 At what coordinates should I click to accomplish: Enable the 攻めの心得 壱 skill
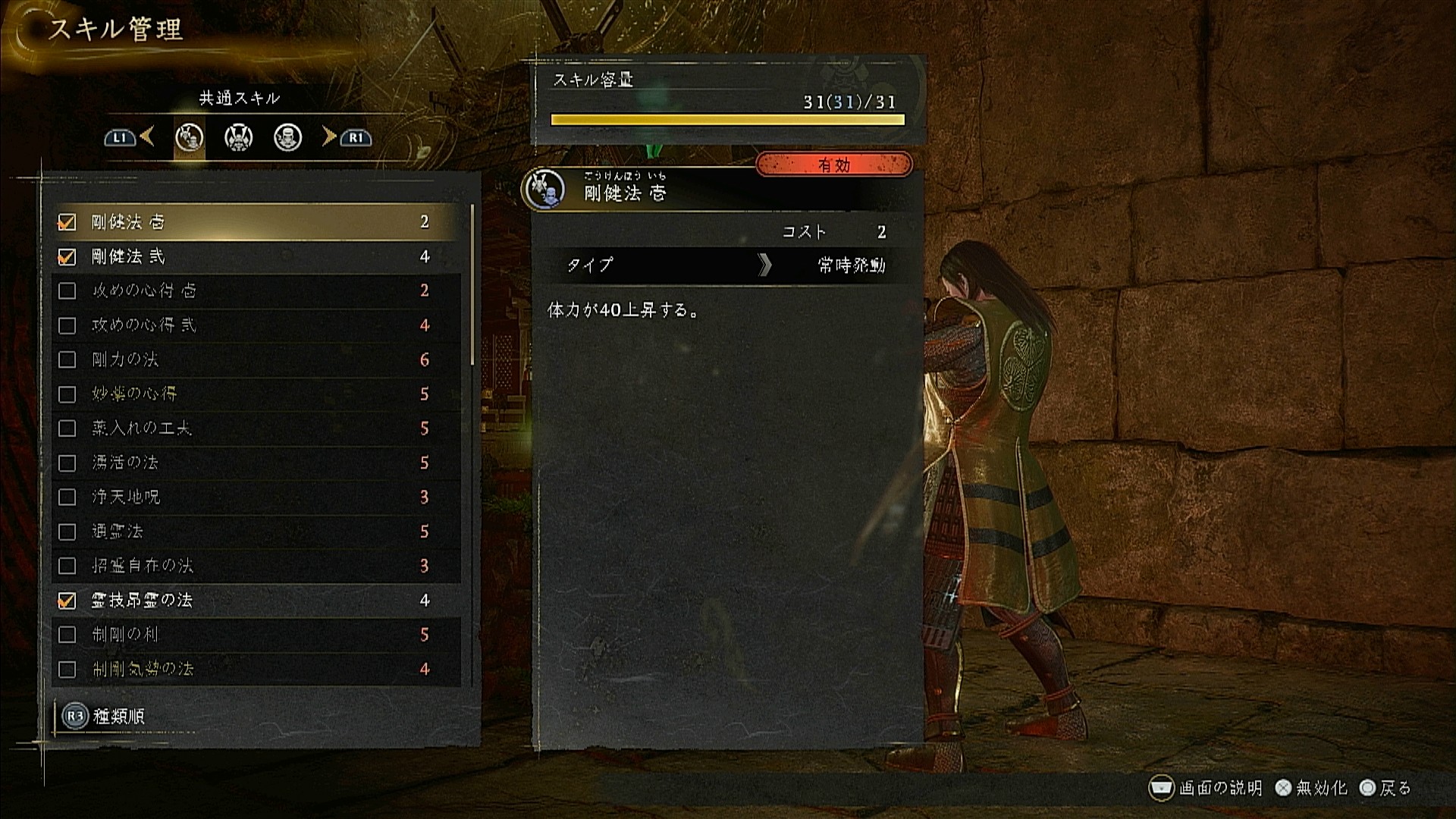(x=67, y=291)
